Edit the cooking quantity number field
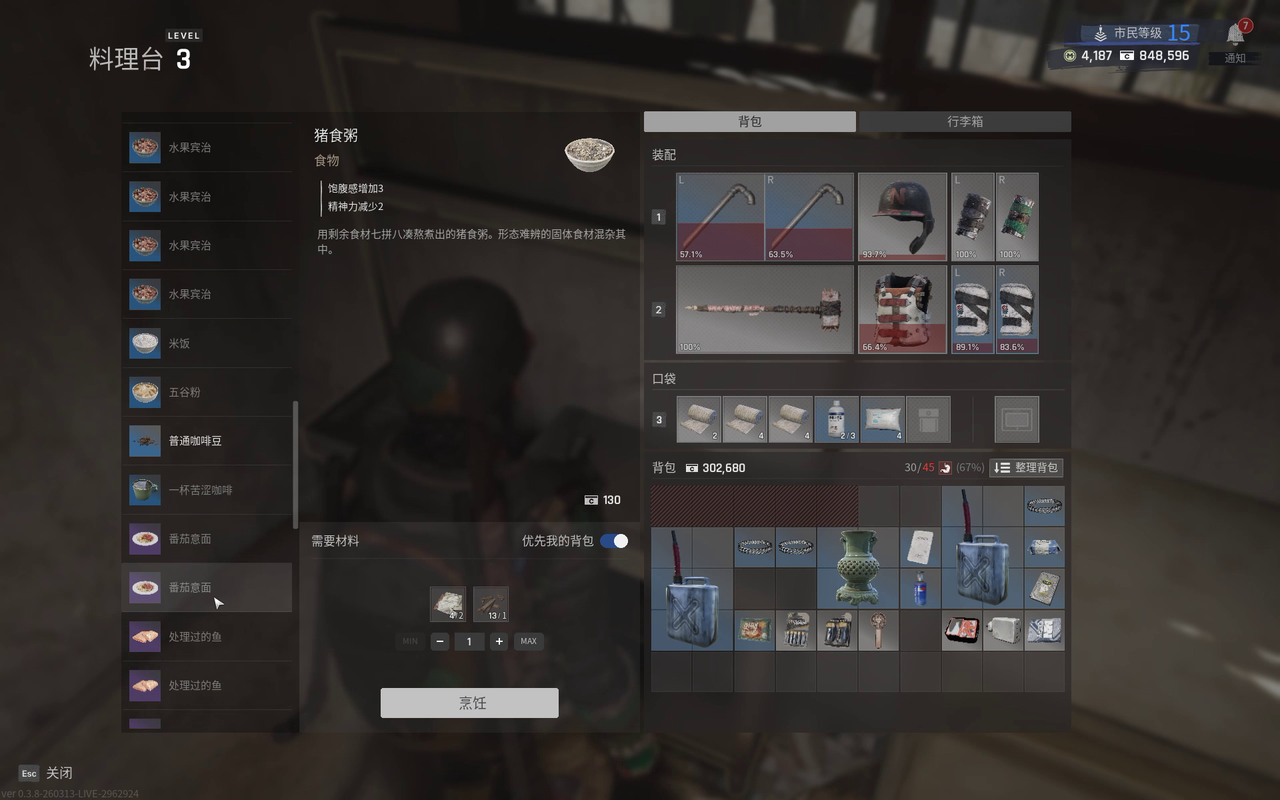Image resolution: width=1280 pixels, height=800 pixels. [x=469, y=641]
